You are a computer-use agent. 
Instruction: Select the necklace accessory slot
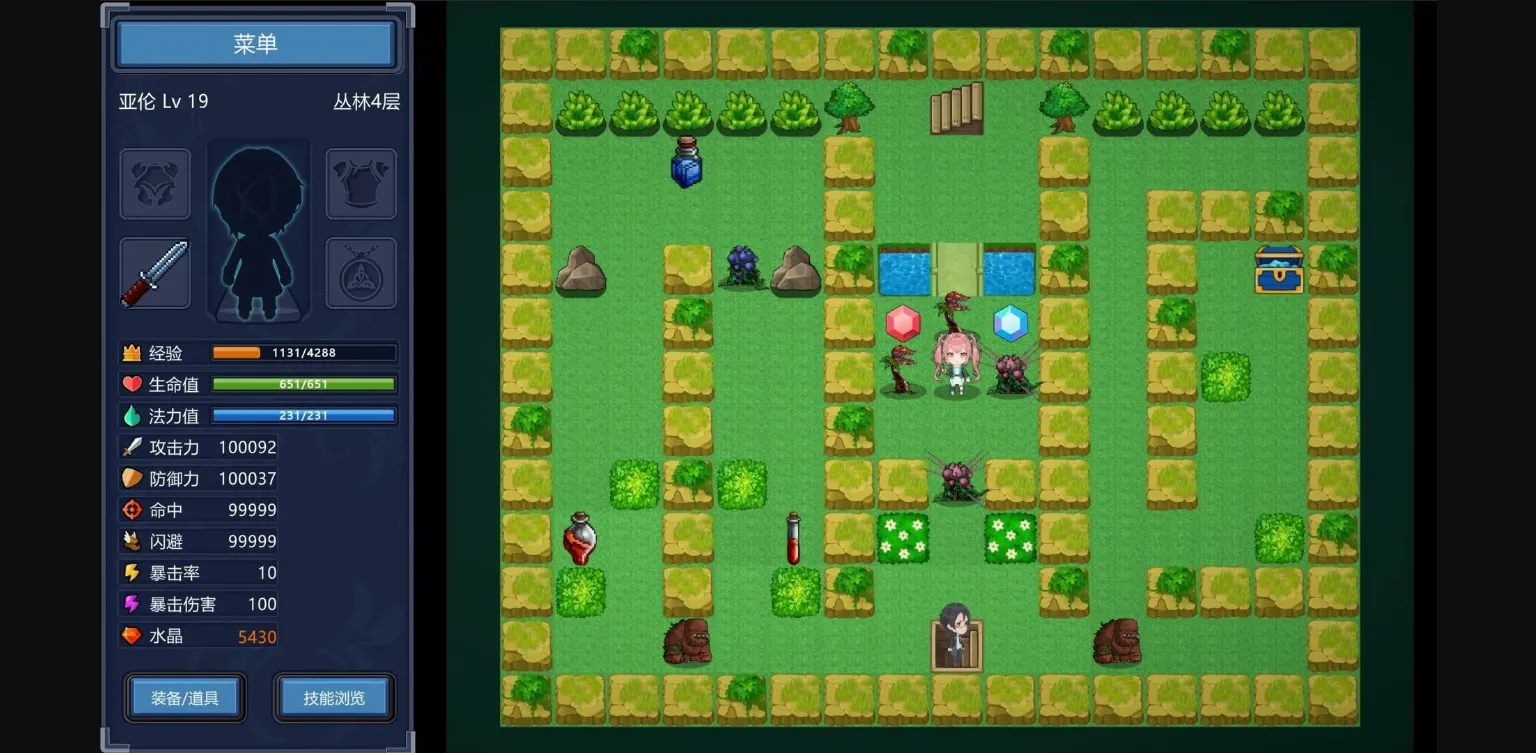360,272
